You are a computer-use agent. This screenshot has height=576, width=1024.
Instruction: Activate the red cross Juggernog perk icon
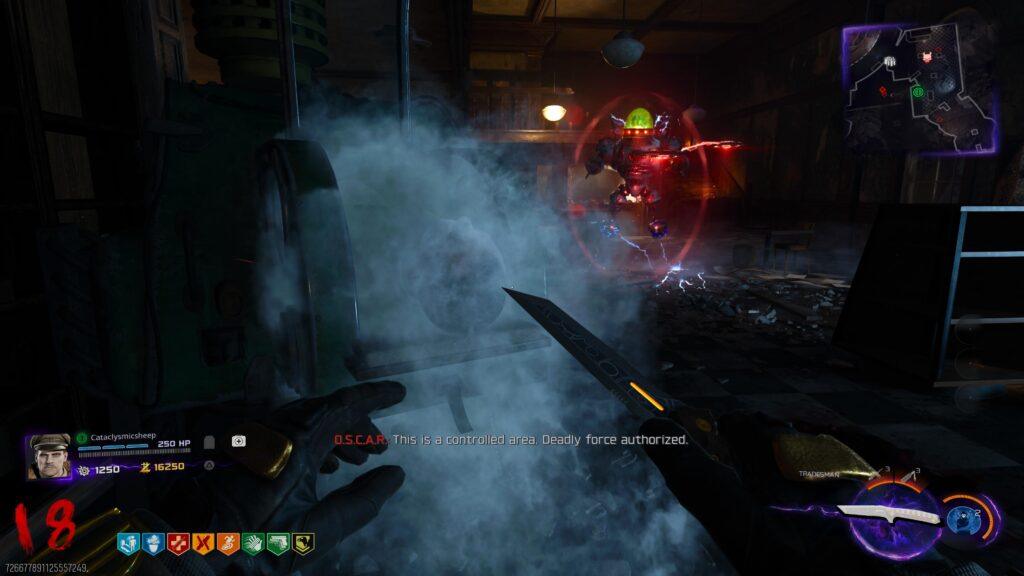point(179,543)
